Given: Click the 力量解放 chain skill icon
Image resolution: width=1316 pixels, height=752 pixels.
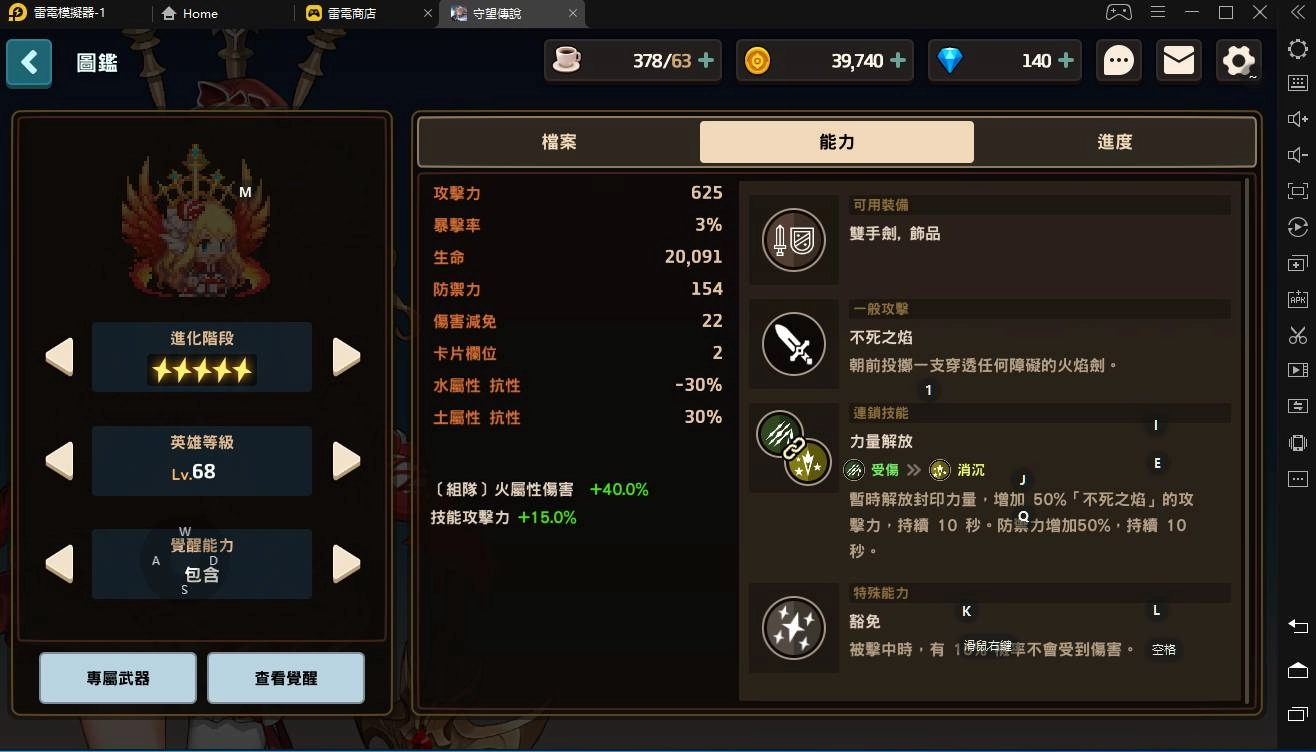Looking at the screenshot, I should [793, 449].
